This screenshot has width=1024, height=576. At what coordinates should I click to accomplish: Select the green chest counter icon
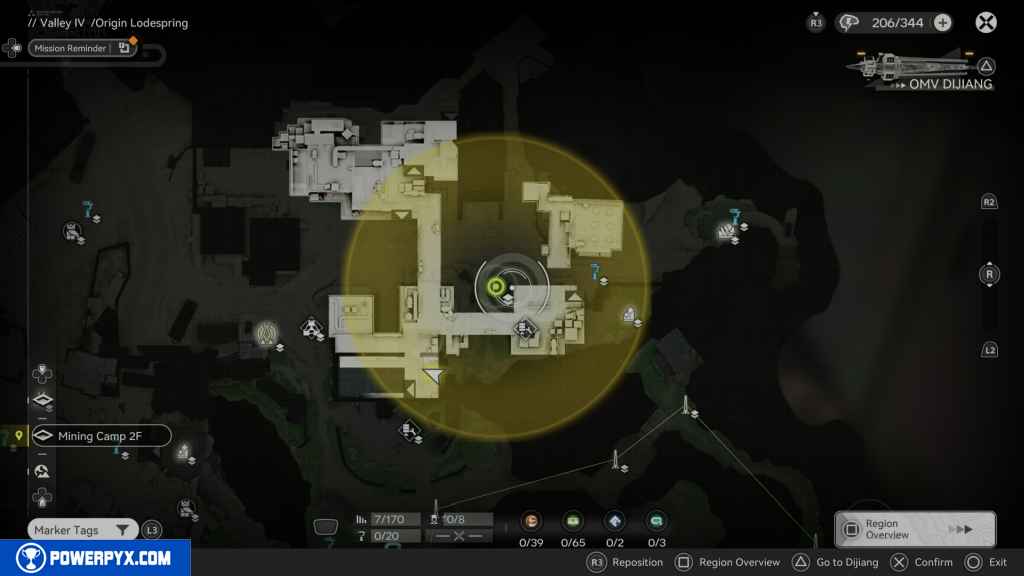tap(573, 521)
